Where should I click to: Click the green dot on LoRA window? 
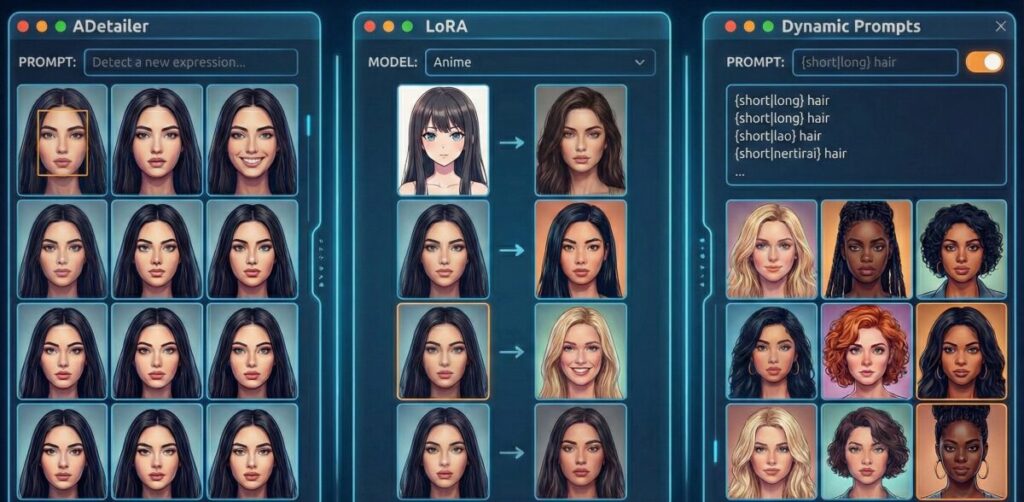[407, 27]
